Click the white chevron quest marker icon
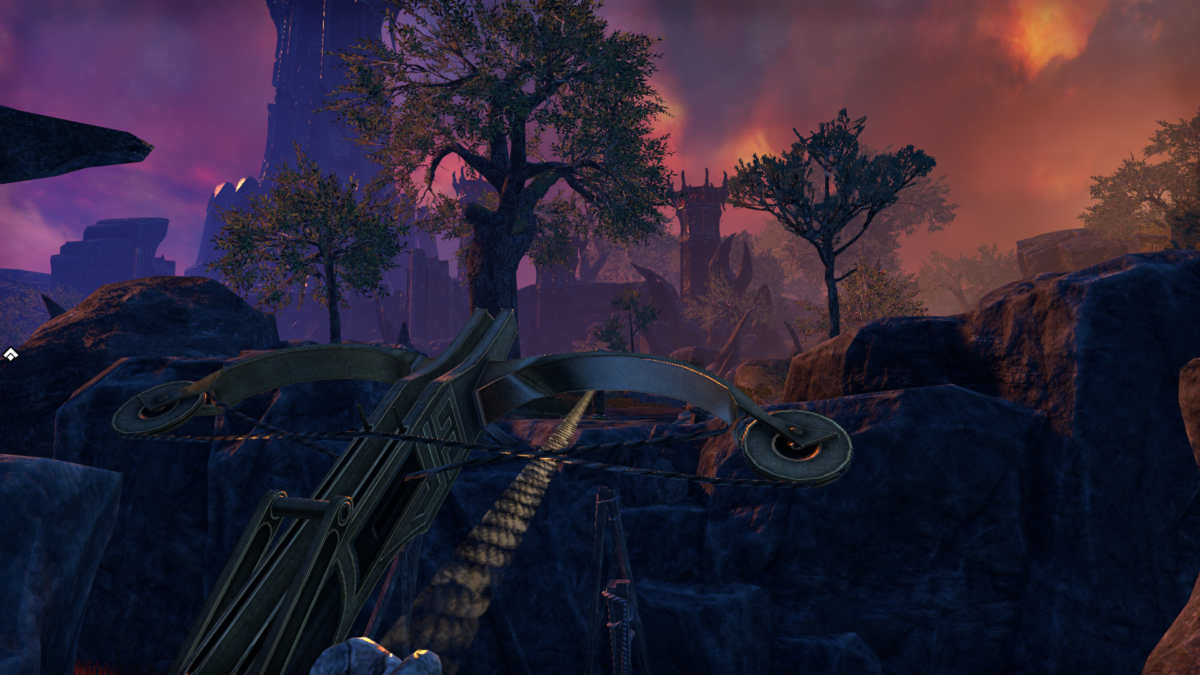 (x=9, y=353)
